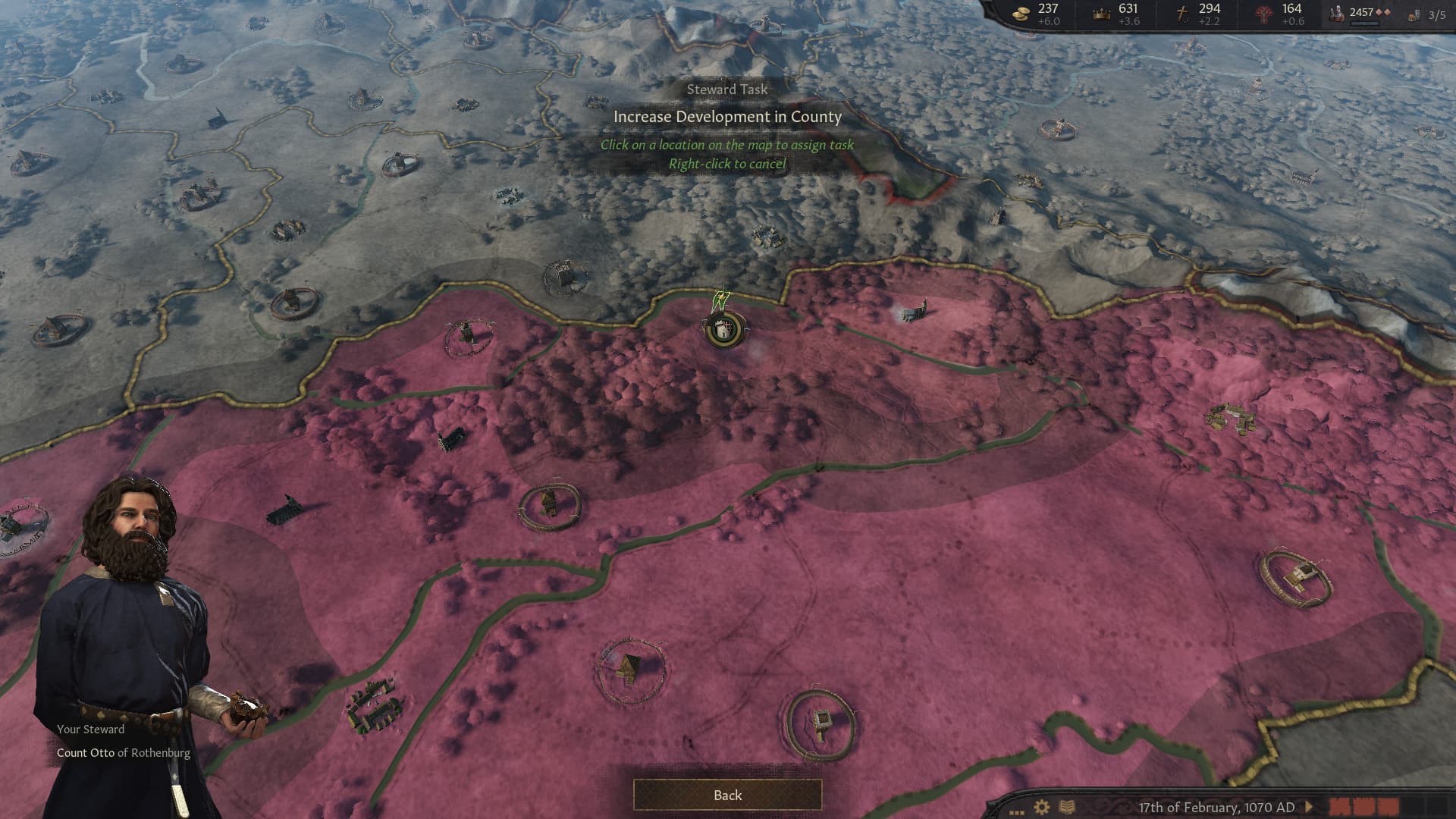
Task: Toggle the Increase Development in County task header
Action: tap(728, 117)
